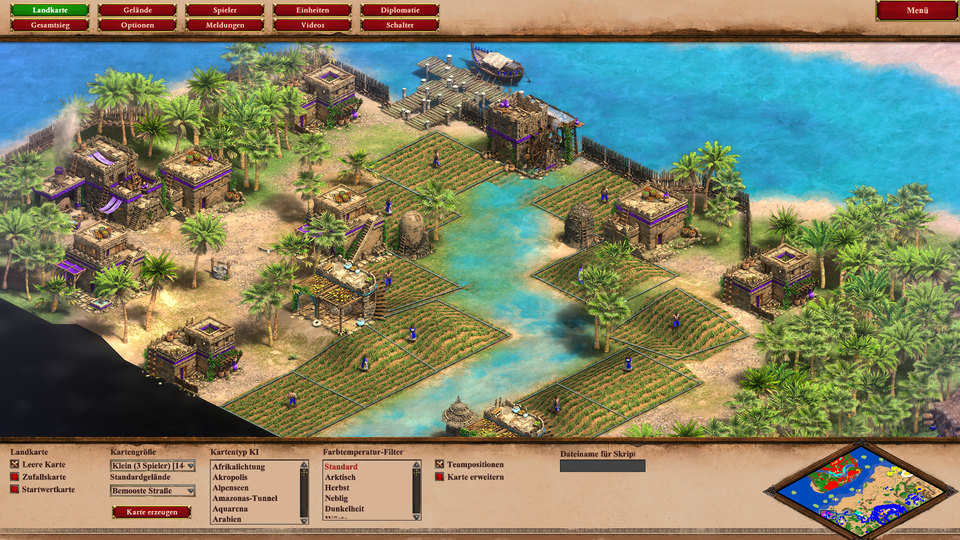This screenshot has width=960, height=540.
Task: Click the Karte erzeugen button
Action: (151, 512)
